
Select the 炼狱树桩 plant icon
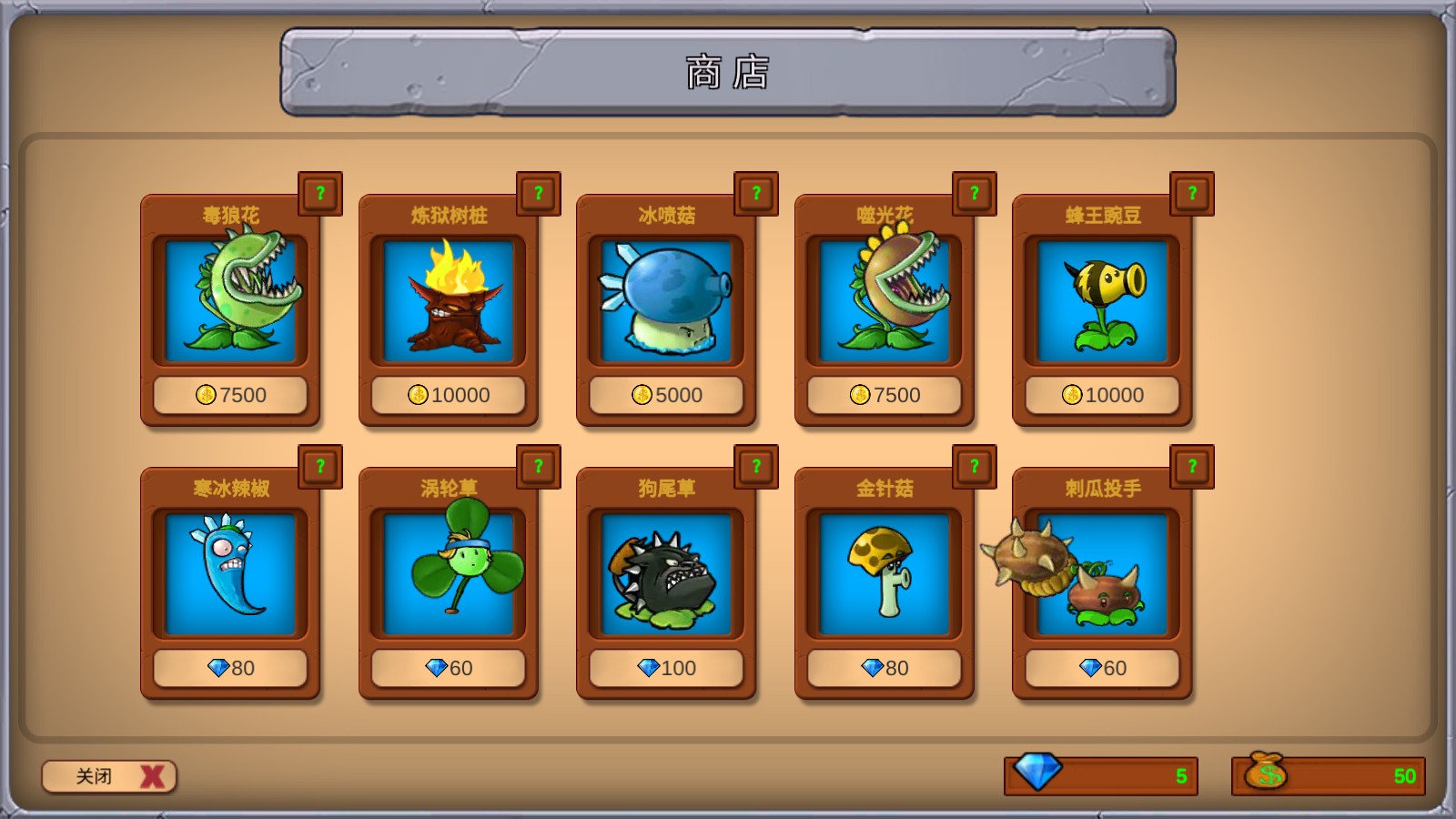point(448,300)
